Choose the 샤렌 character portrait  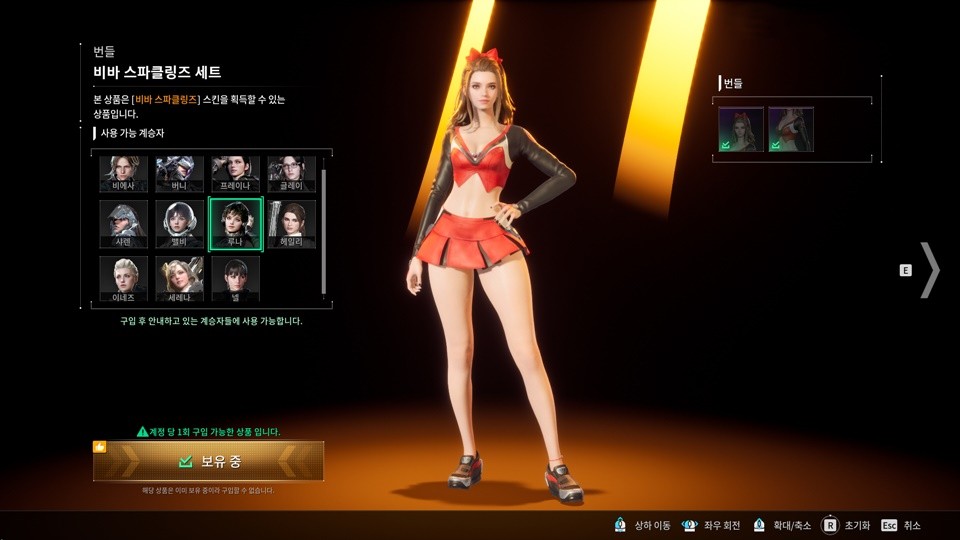tap(124, 224)
